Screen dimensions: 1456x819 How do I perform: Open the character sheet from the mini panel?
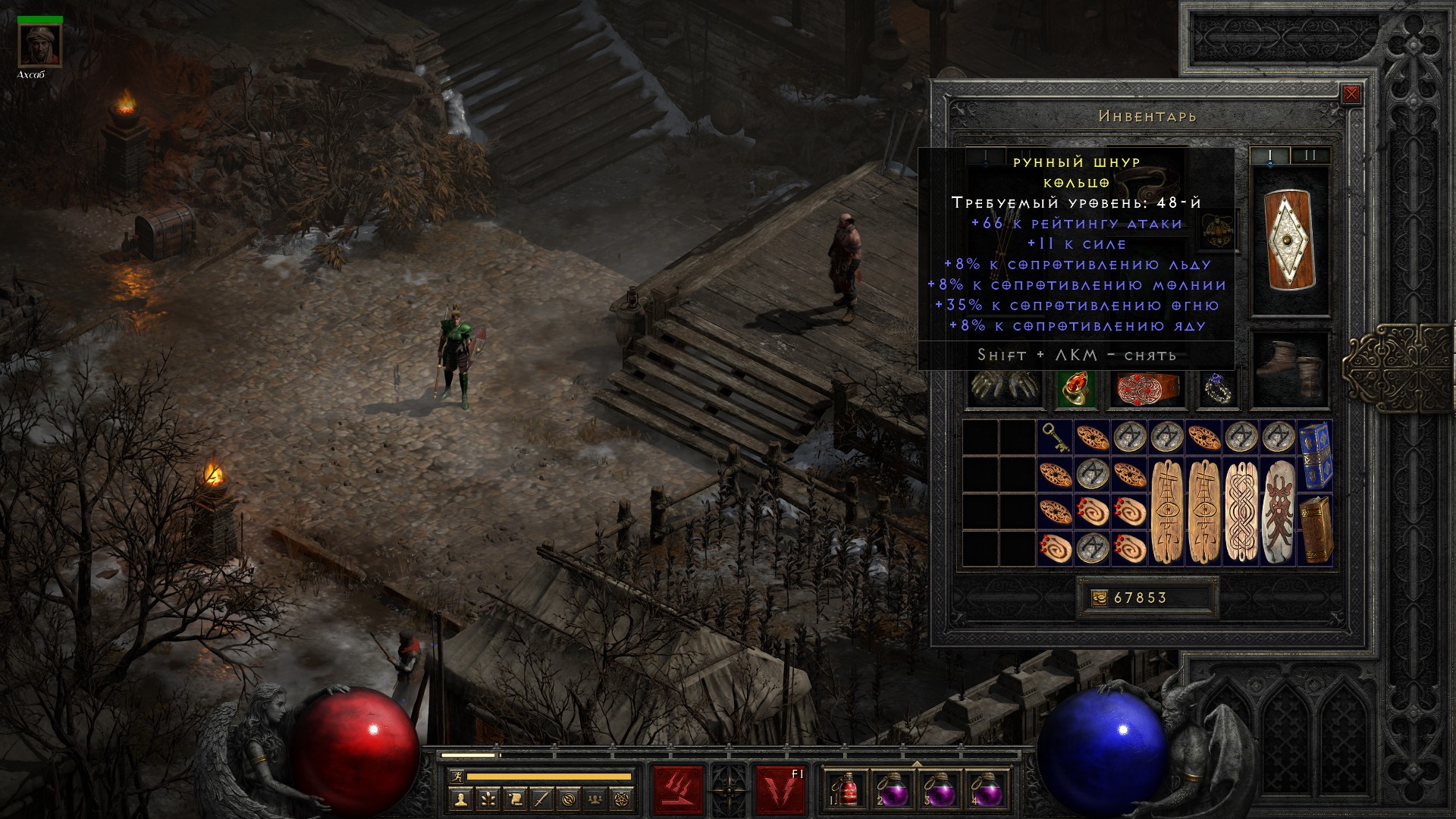pos(460,799)
